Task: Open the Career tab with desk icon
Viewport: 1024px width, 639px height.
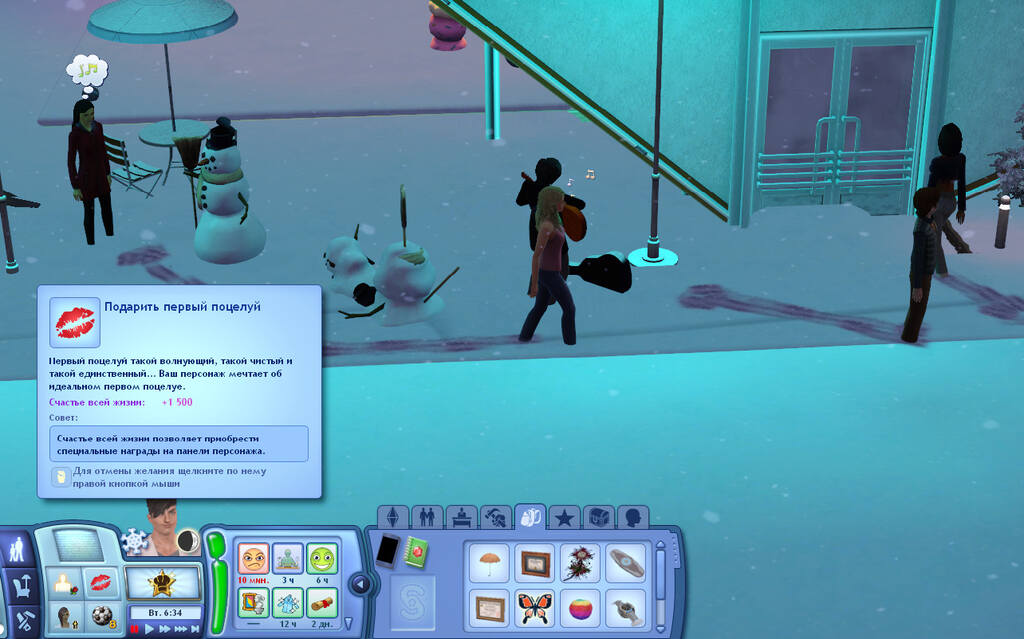Action: [x=461, y=518]
